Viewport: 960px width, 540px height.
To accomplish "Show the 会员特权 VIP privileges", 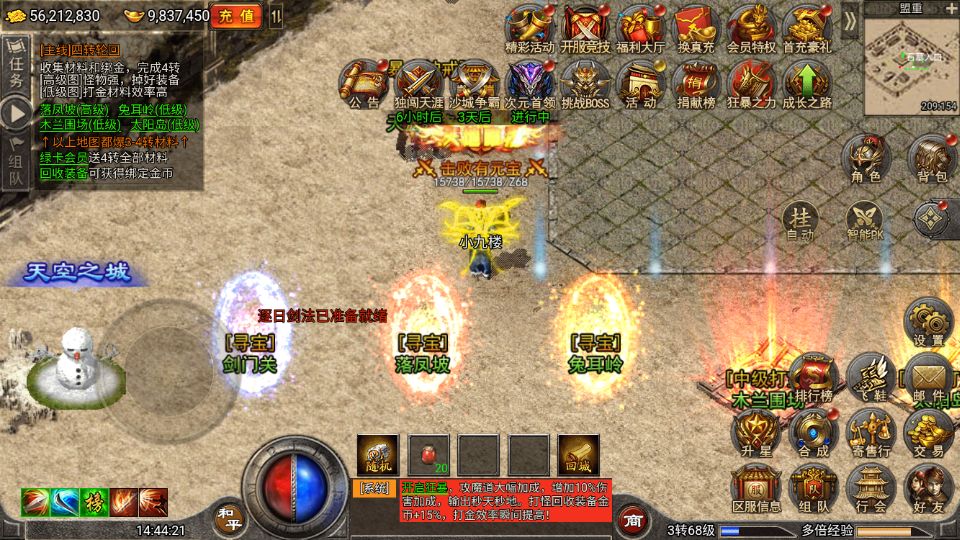I will click(x=751, y=27).
